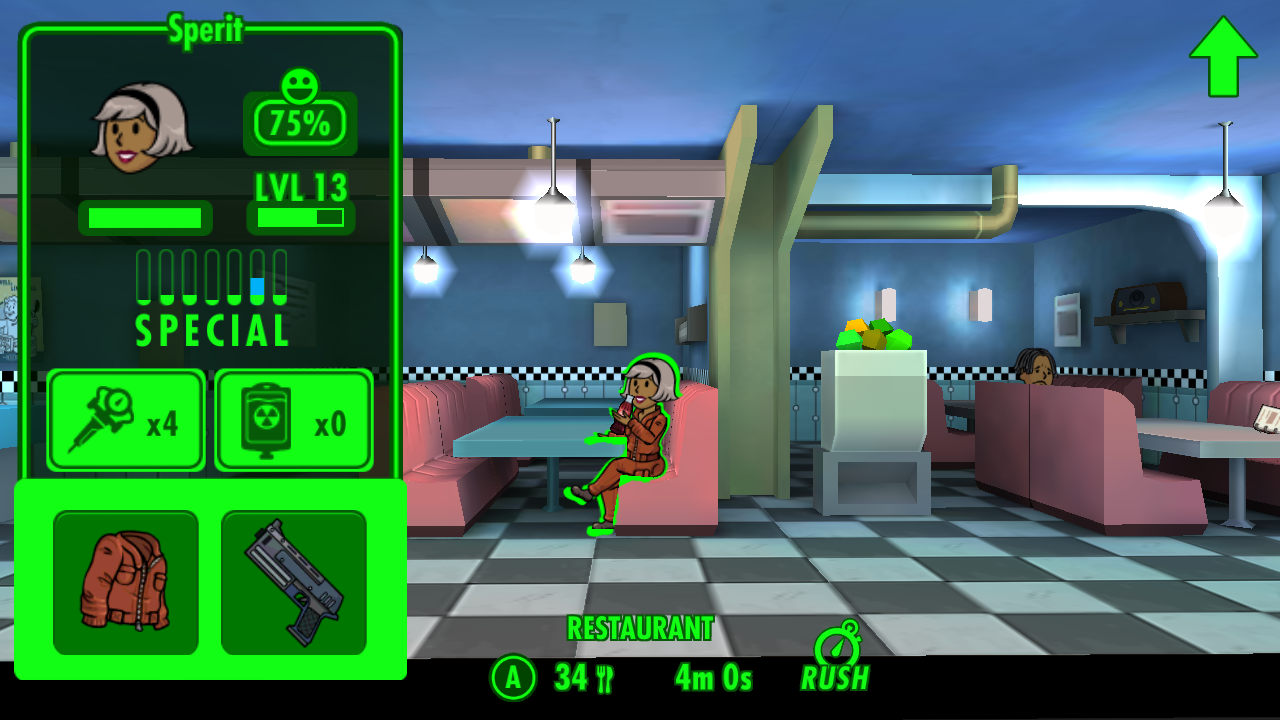
Task: Open the orange jacket outfit slot
Action: point(126,582)
